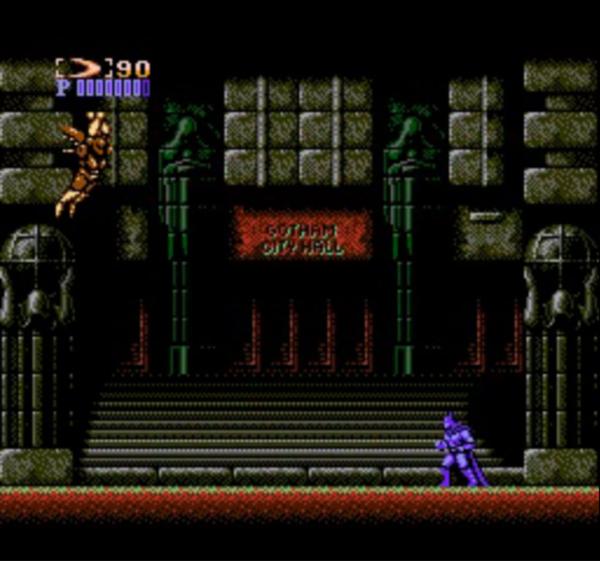This screenshot has width=600, height=561.
Task: Select the batarang weapon icon
Action: click(x=83, y=68)
